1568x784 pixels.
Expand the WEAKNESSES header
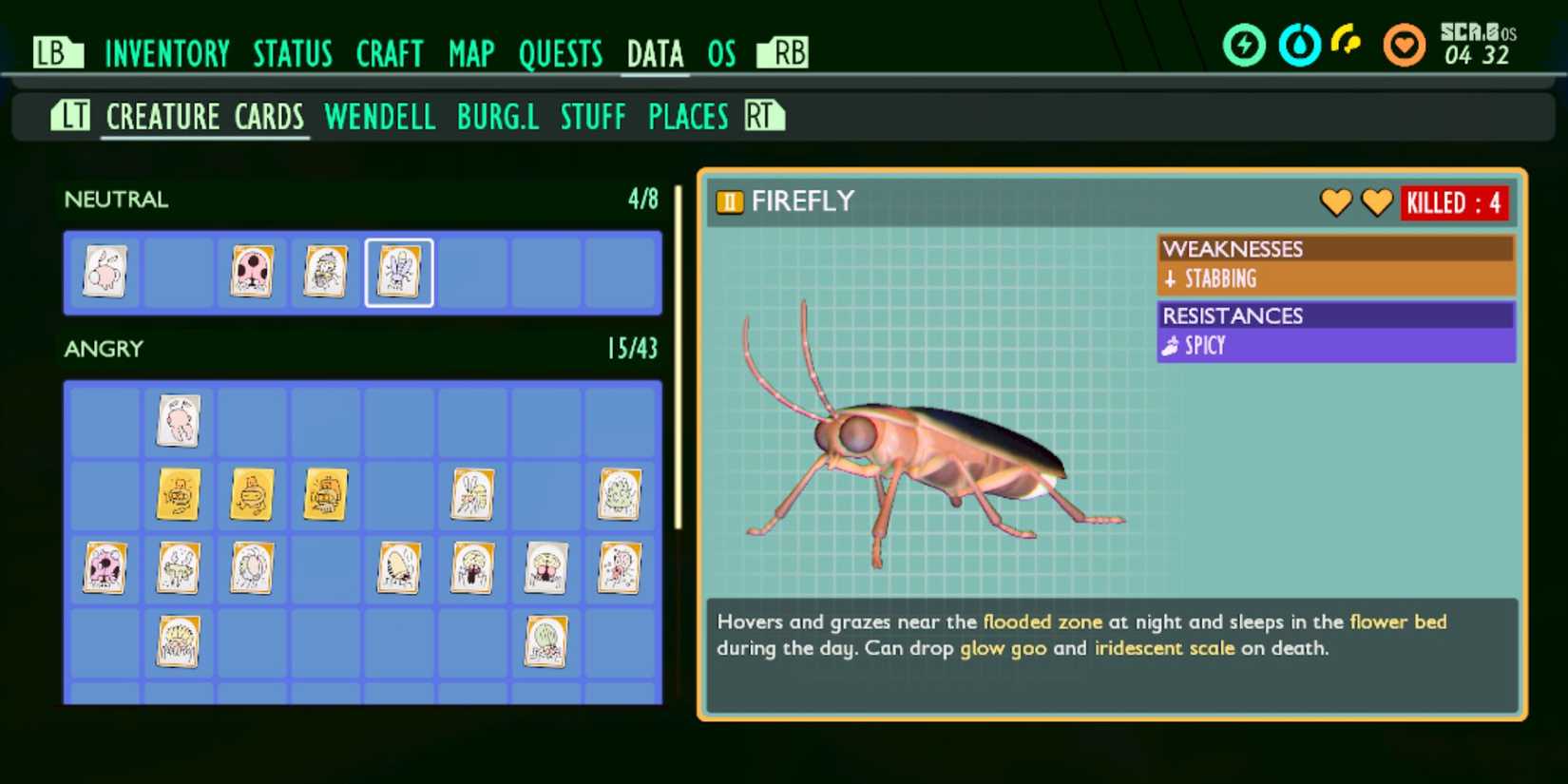pos(1234,249)
